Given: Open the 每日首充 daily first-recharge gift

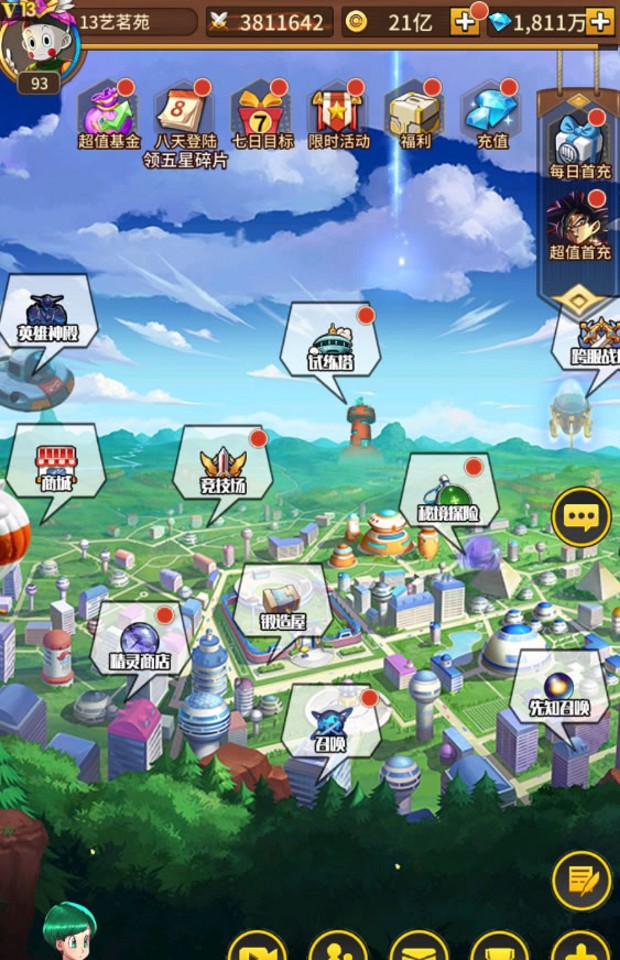Looking at the screenshot, I should (x=580, y=143).
